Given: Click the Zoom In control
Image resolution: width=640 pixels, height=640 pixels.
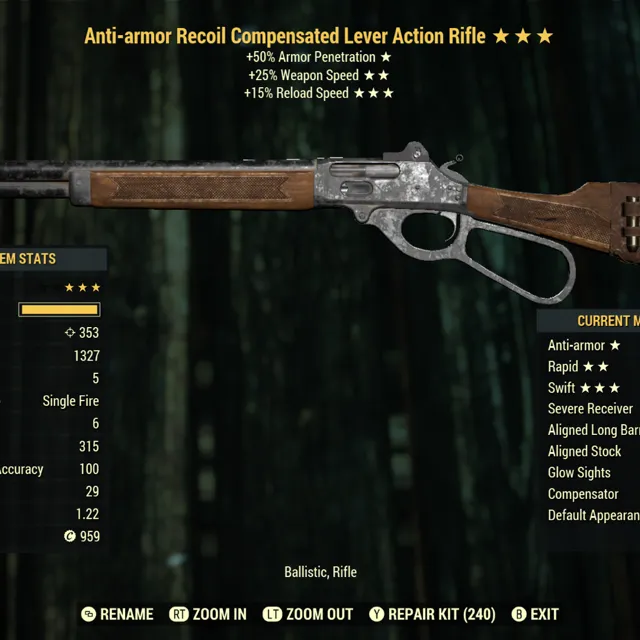Looking at the screenshot, I should [208, 614].
